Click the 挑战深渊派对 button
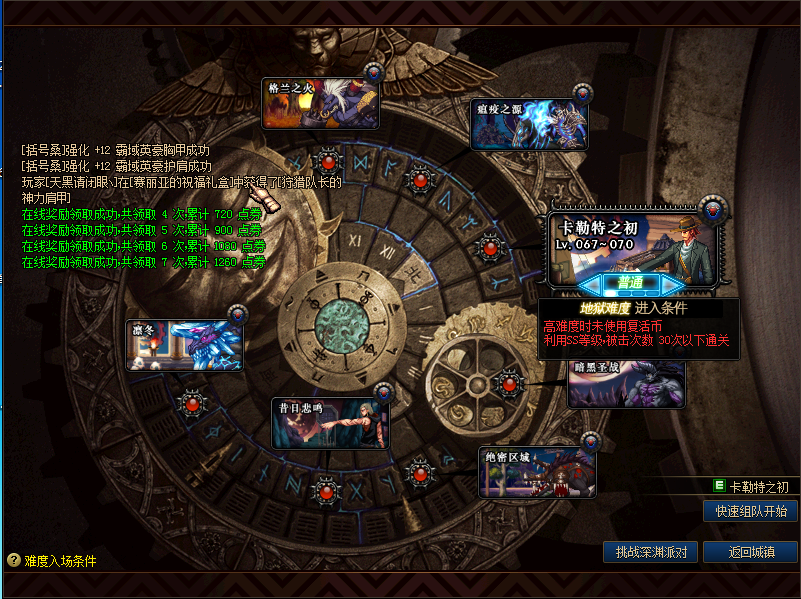The width and height of the screenshot is (801, 599). coord(650,552)
